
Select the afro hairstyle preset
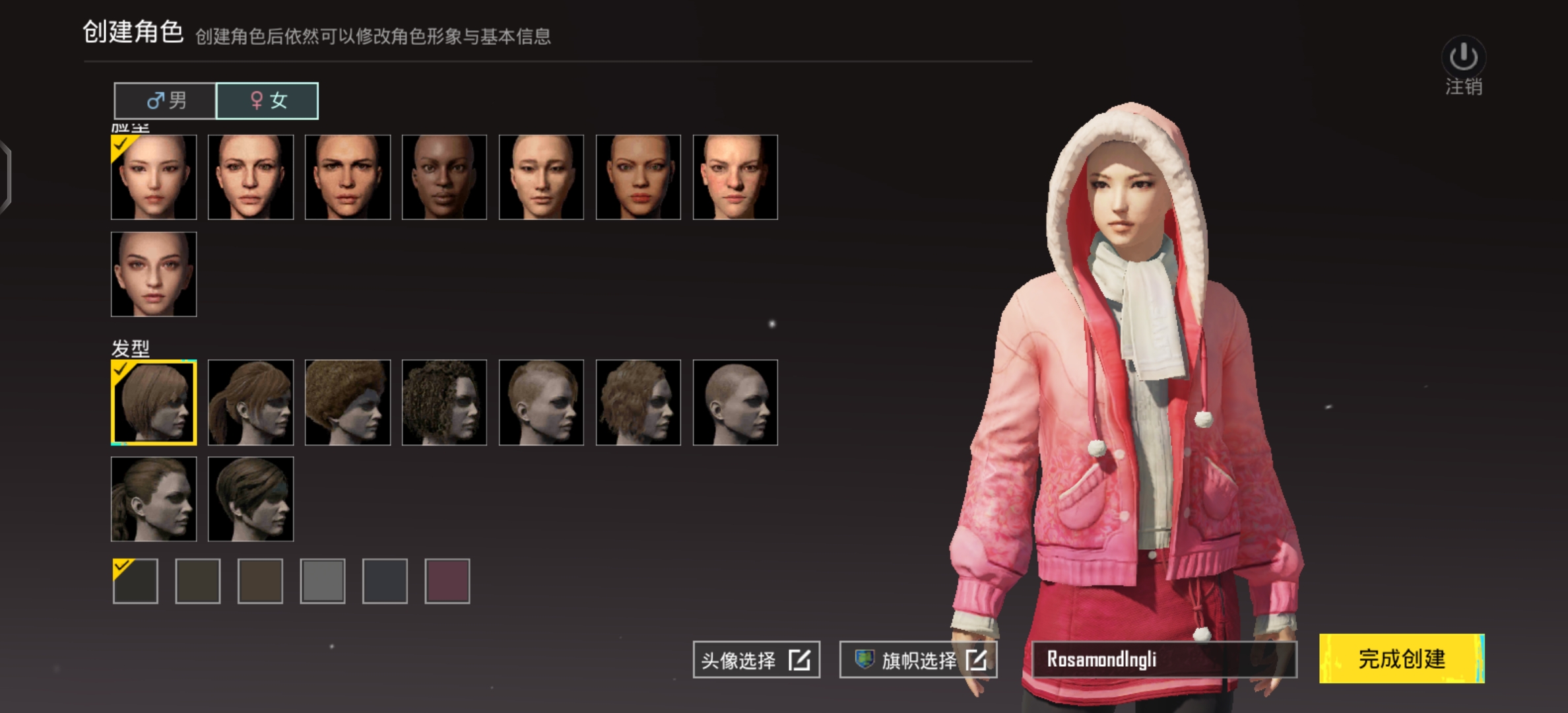(347, 403)
